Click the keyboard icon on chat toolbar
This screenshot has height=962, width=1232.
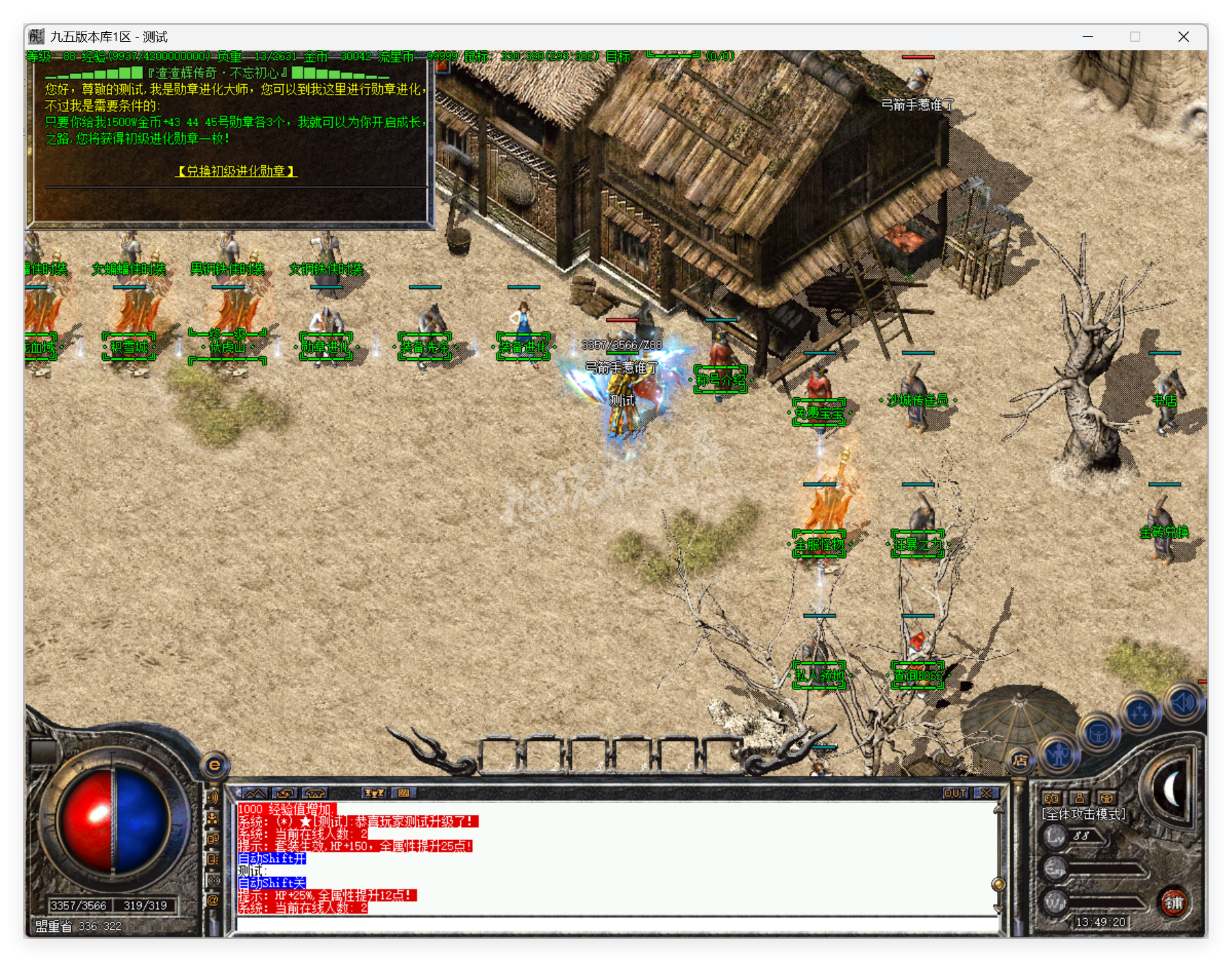(403, 793)
